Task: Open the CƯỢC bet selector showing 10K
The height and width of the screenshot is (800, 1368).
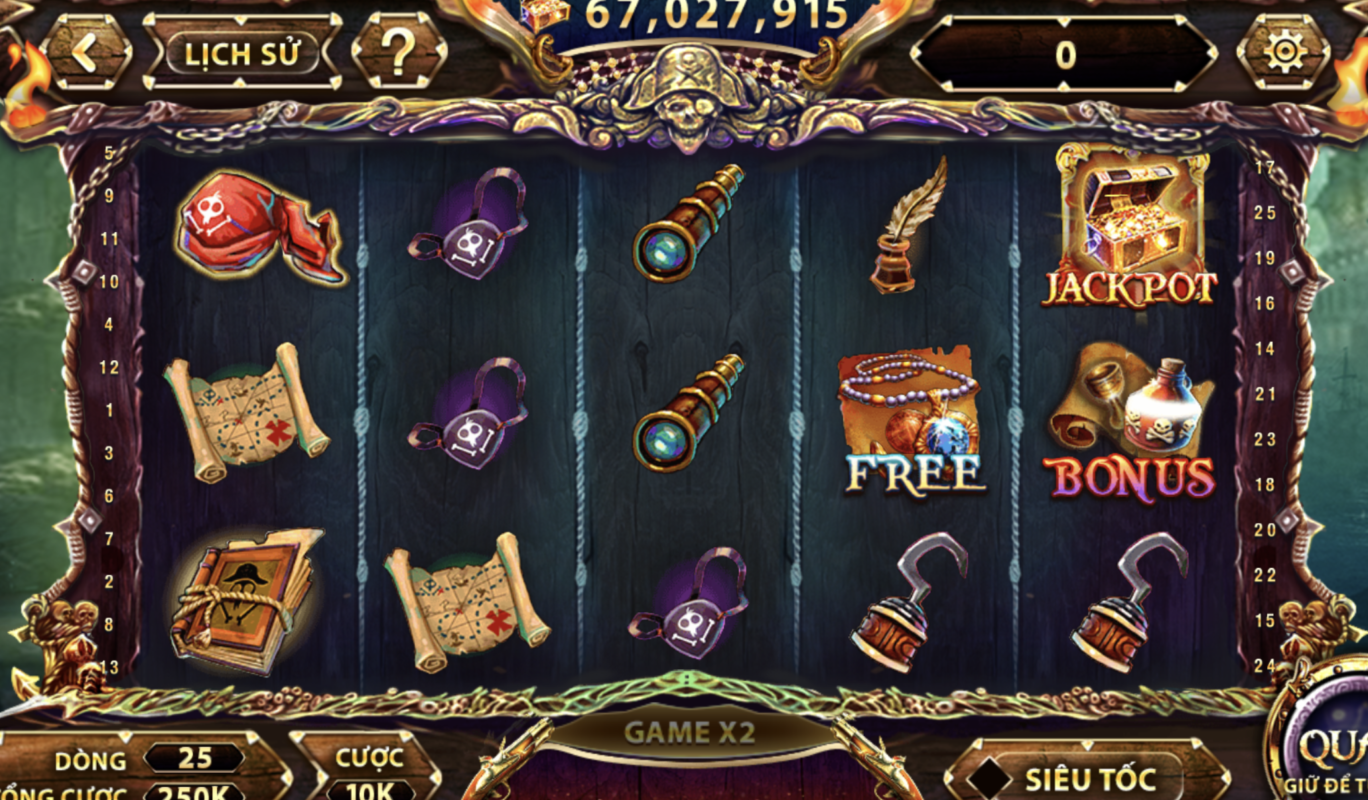Action: (x=369, y=790)
